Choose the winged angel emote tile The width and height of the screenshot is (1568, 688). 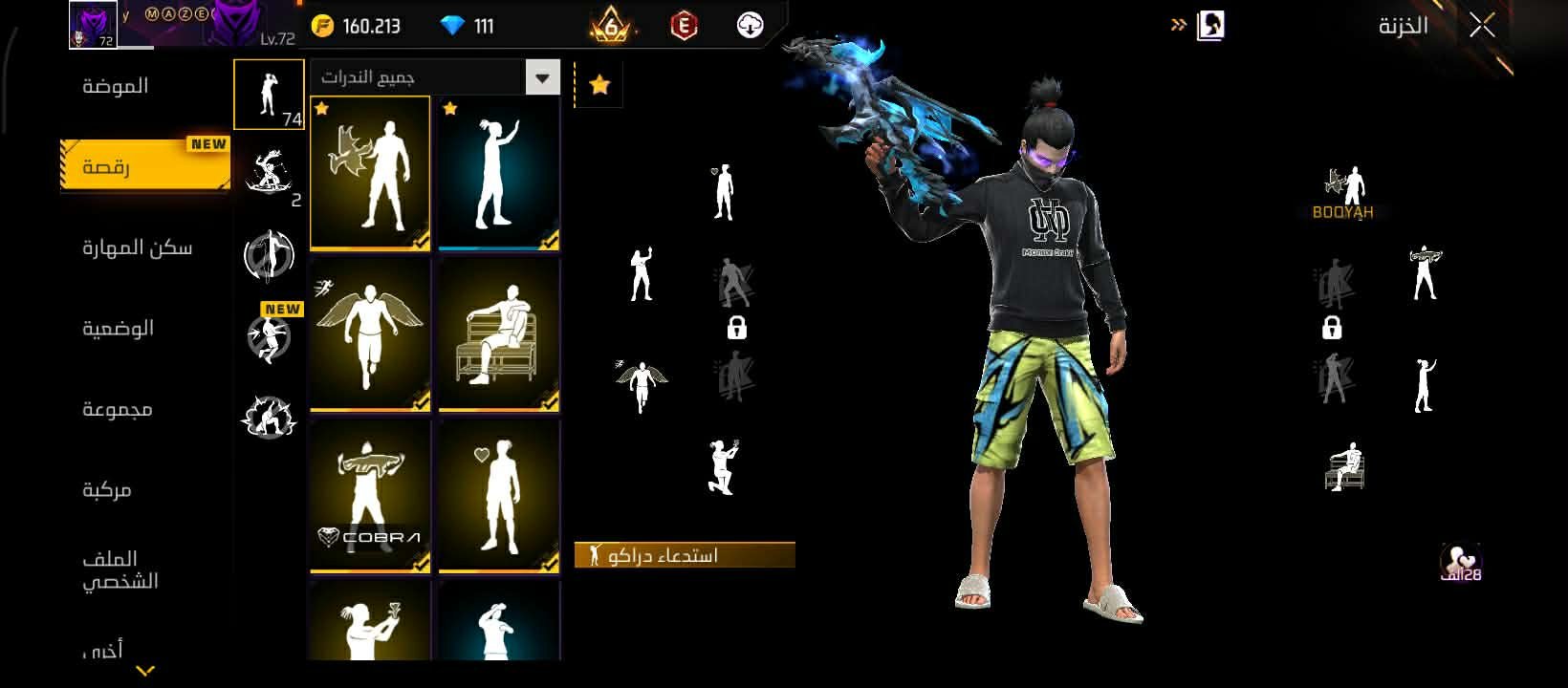370,334
